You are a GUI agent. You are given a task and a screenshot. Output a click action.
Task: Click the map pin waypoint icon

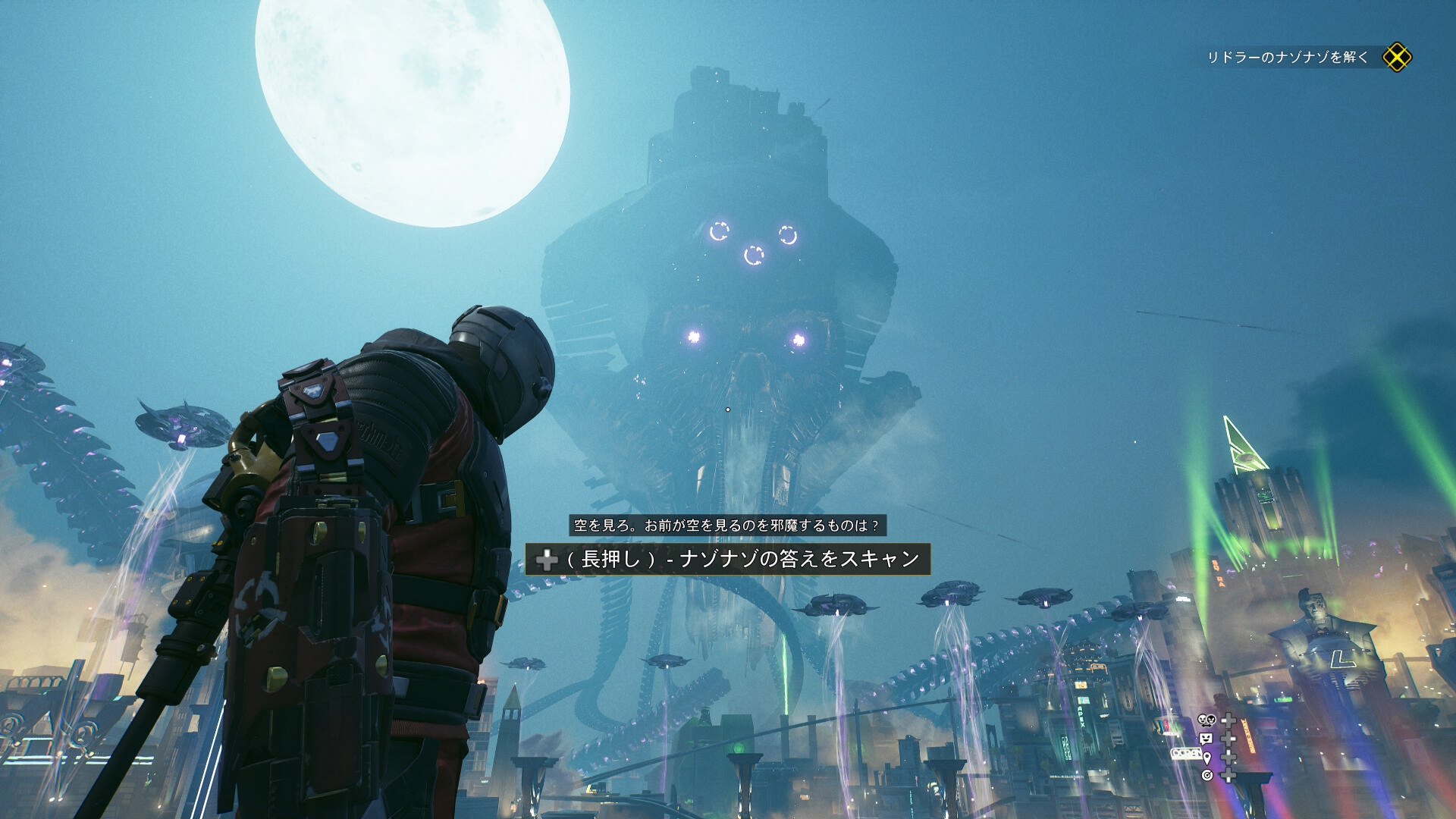click(x=1207, y=757)
